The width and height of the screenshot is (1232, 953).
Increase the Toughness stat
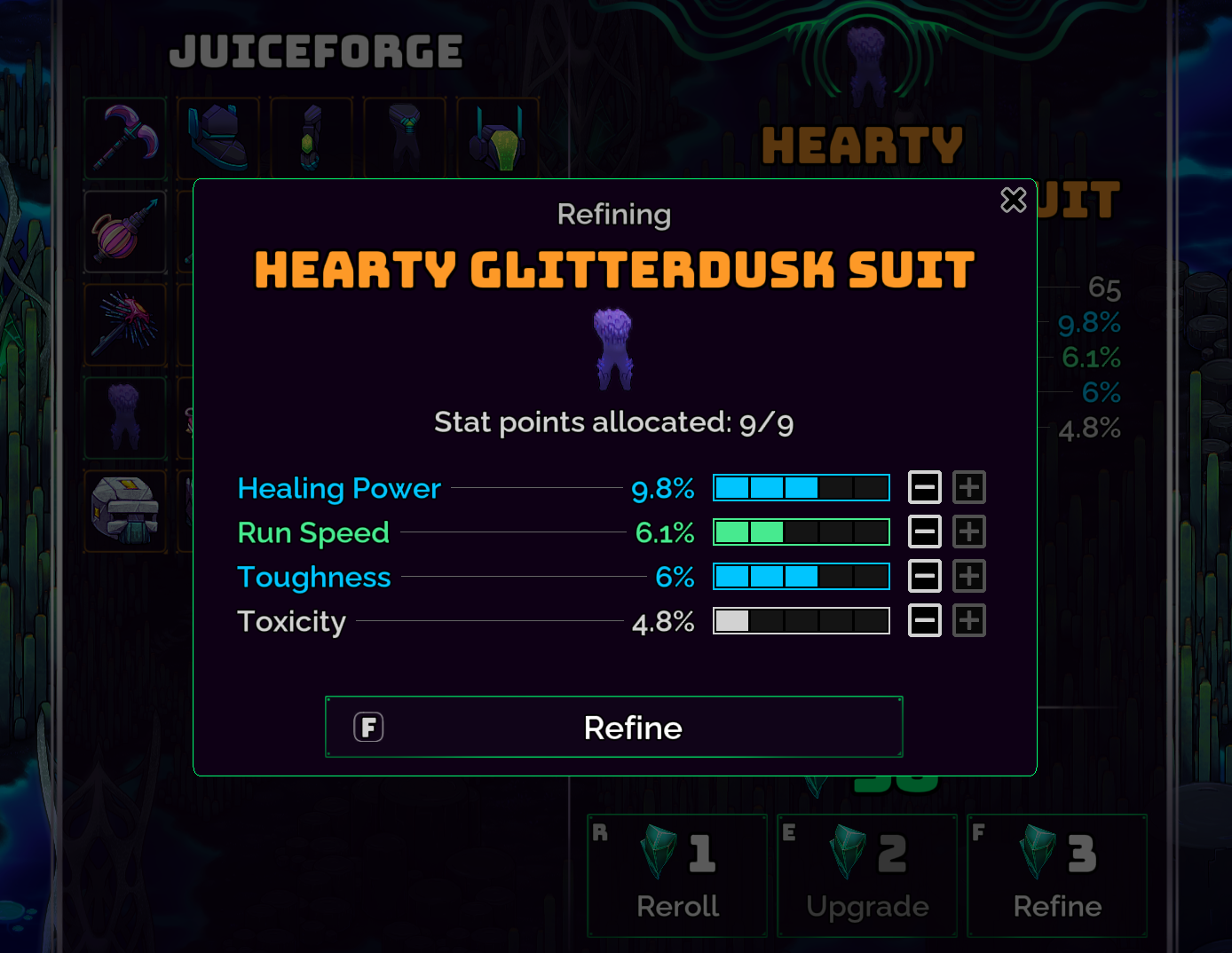coord(969,576)
